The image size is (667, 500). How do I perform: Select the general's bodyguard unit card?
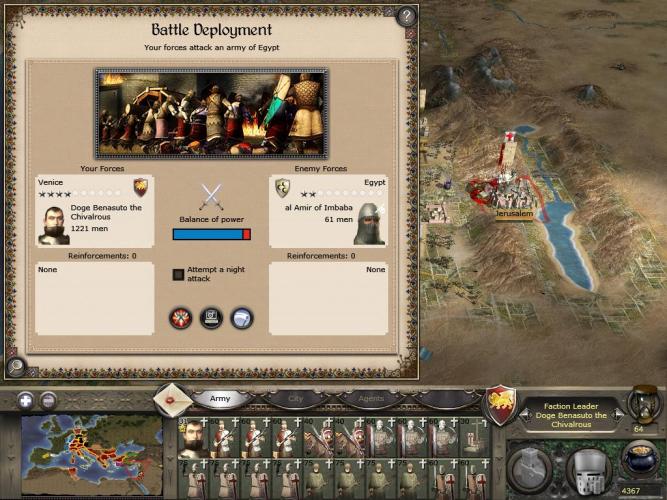pos(192,439)
